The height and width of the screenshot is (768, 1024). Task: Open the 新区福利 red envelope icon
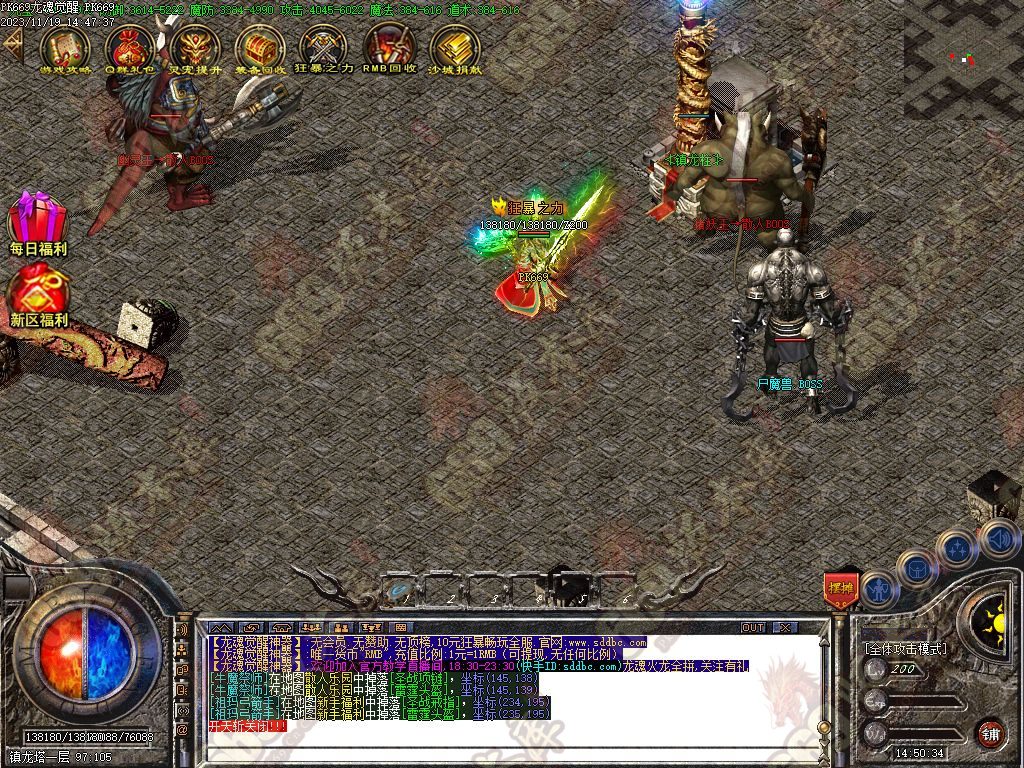coord(38,292)
